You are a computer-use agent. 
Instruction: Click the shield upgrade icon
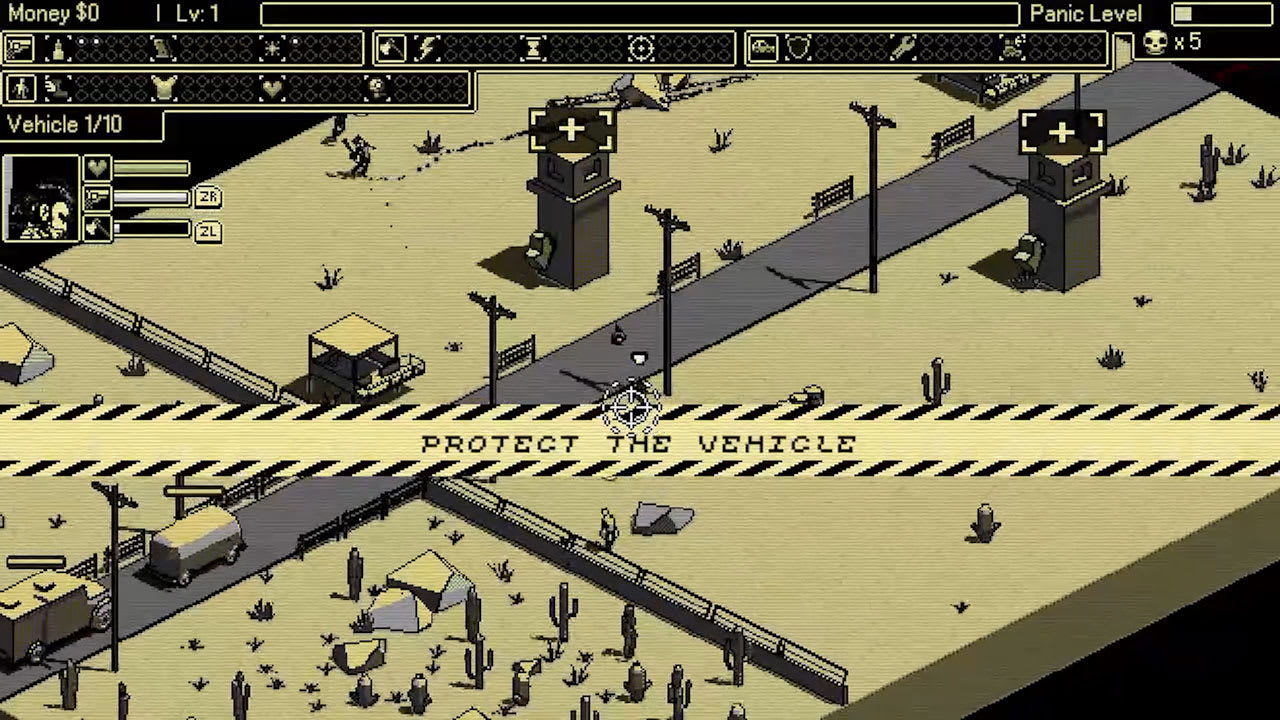[x=800, y=46]
